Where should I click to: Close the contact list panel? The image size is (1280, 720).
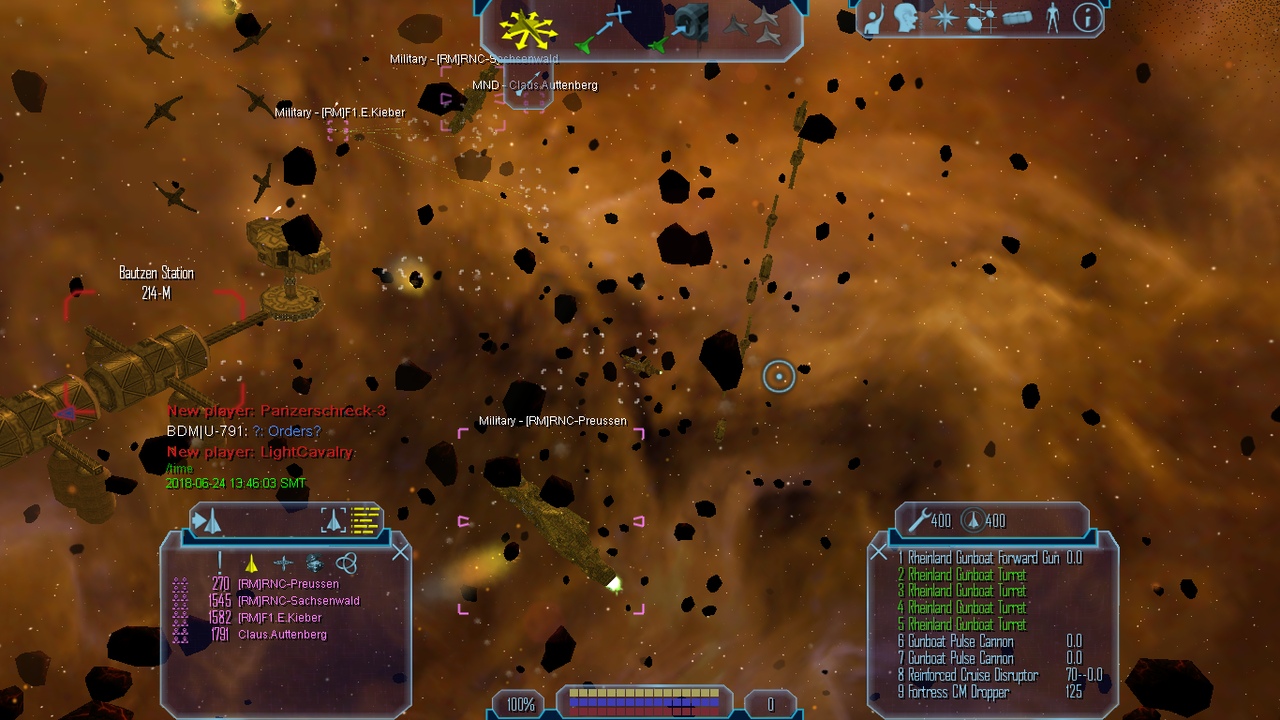tap(401, 552)
